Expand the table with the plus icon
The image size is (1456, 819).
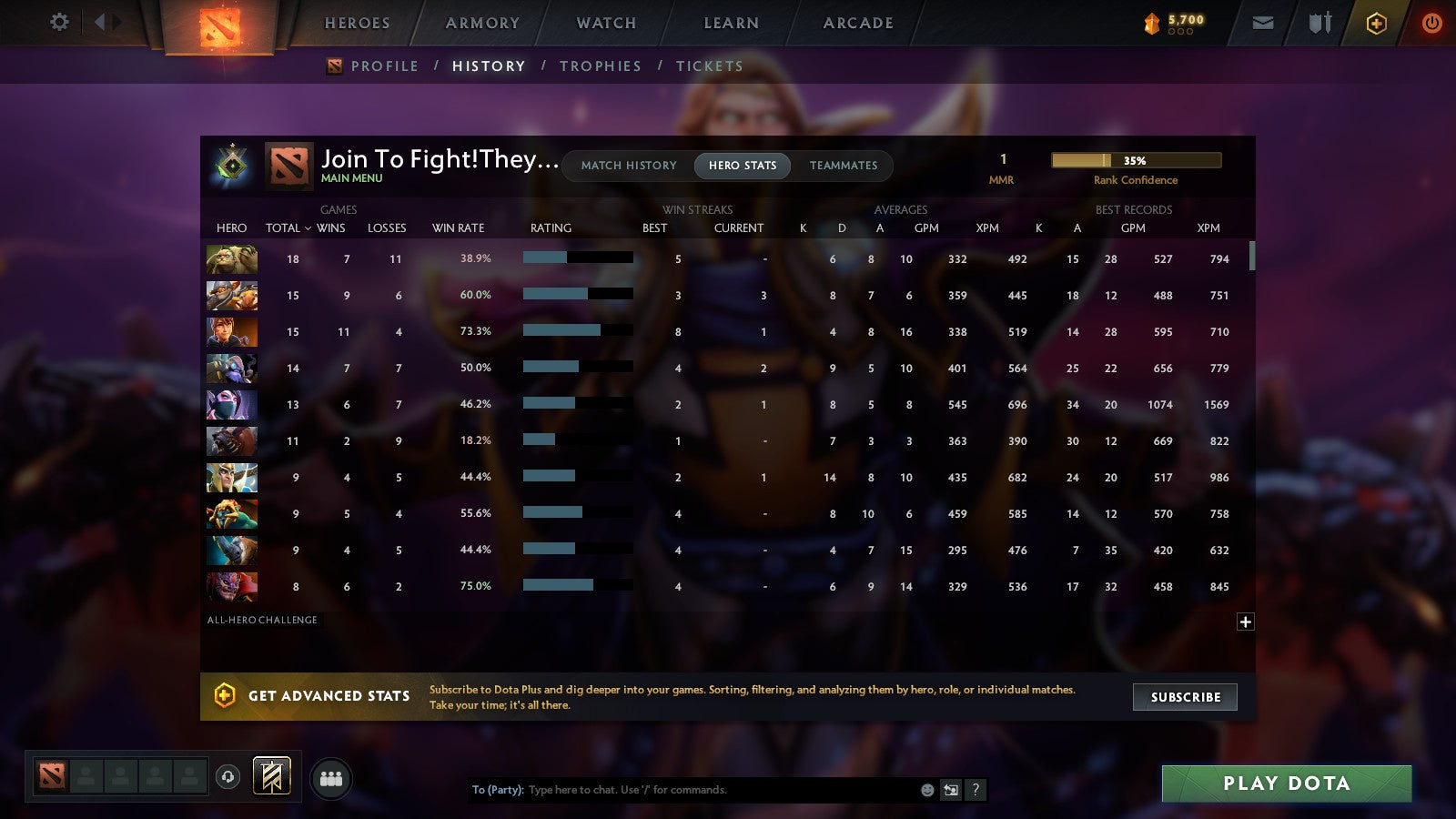(x=1244, y=621)
